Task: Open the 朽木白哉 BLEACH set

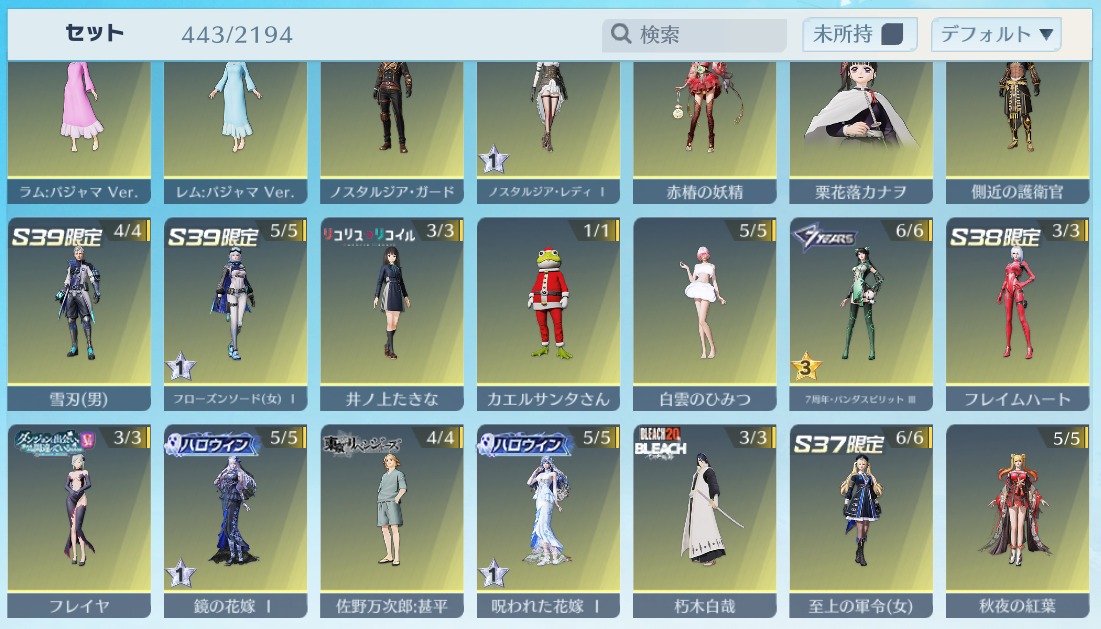Action: click(705, 518)
